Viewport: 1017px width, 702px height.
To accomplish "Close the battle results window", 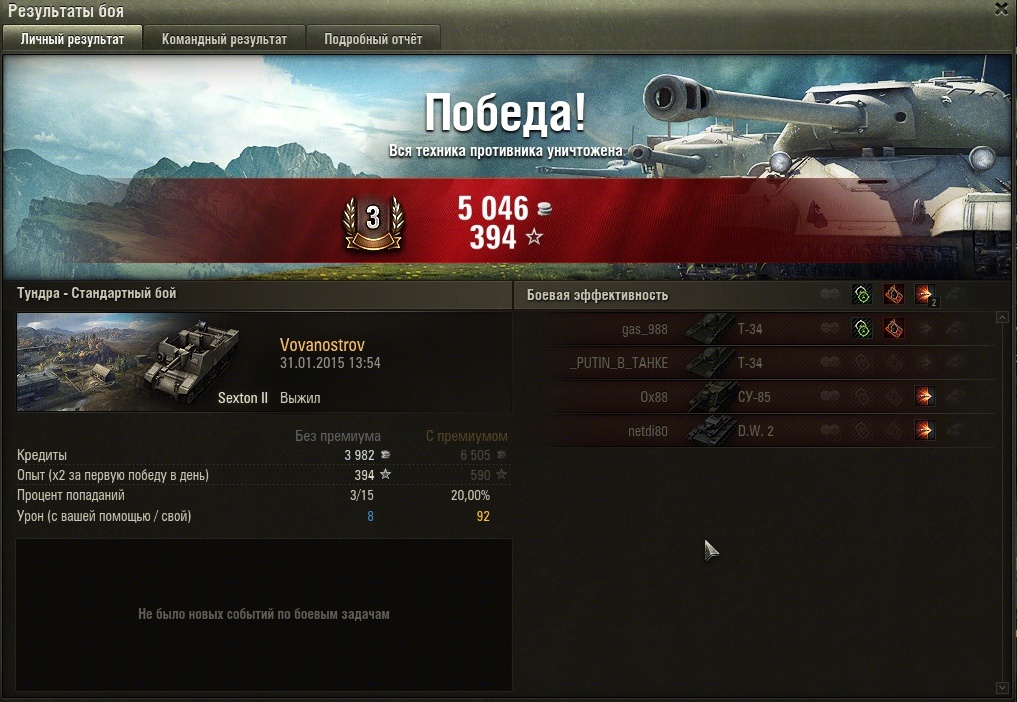I will [x=1001, y=9].
